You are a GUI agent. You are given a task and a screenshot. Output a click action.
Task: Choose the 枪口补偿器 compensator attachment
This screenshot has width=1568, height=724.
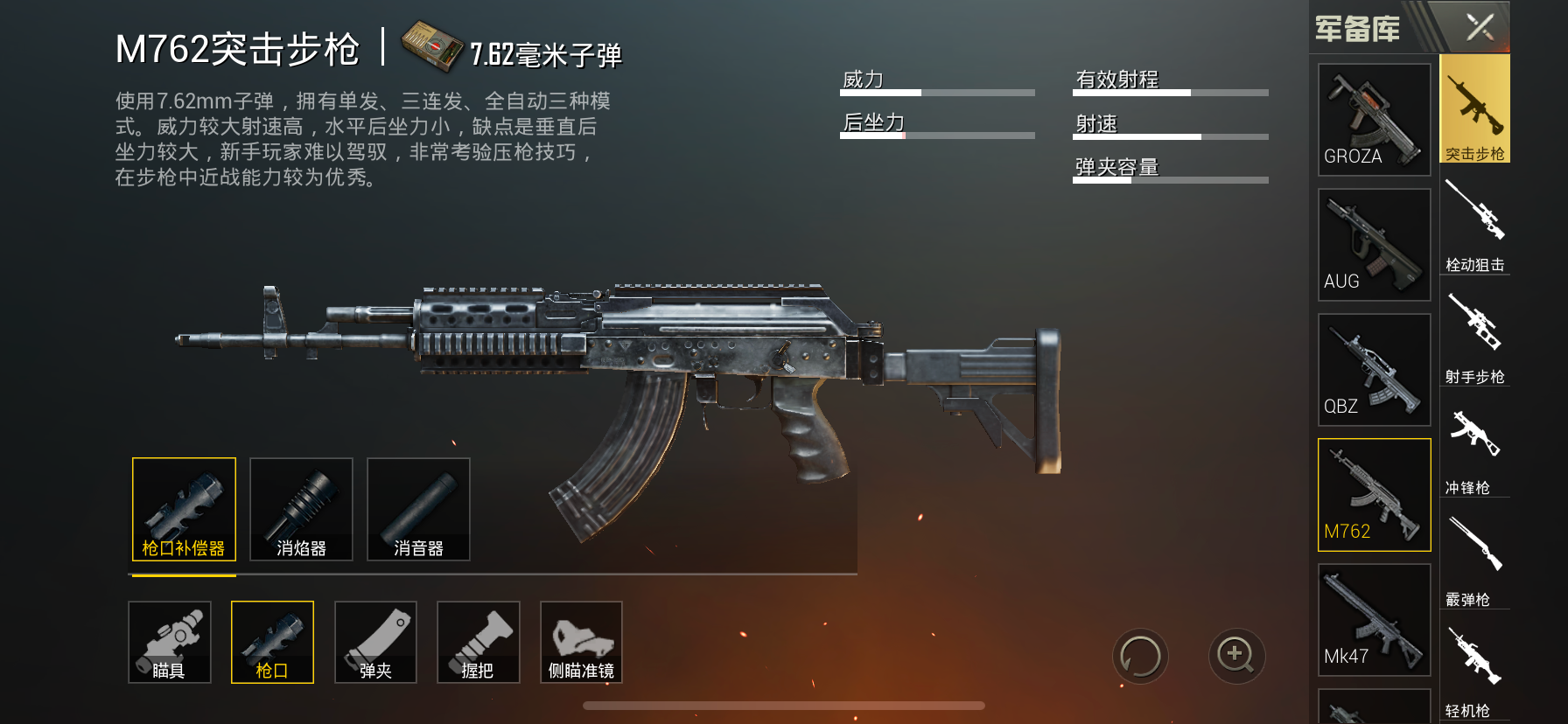click(x=184, y=509)
